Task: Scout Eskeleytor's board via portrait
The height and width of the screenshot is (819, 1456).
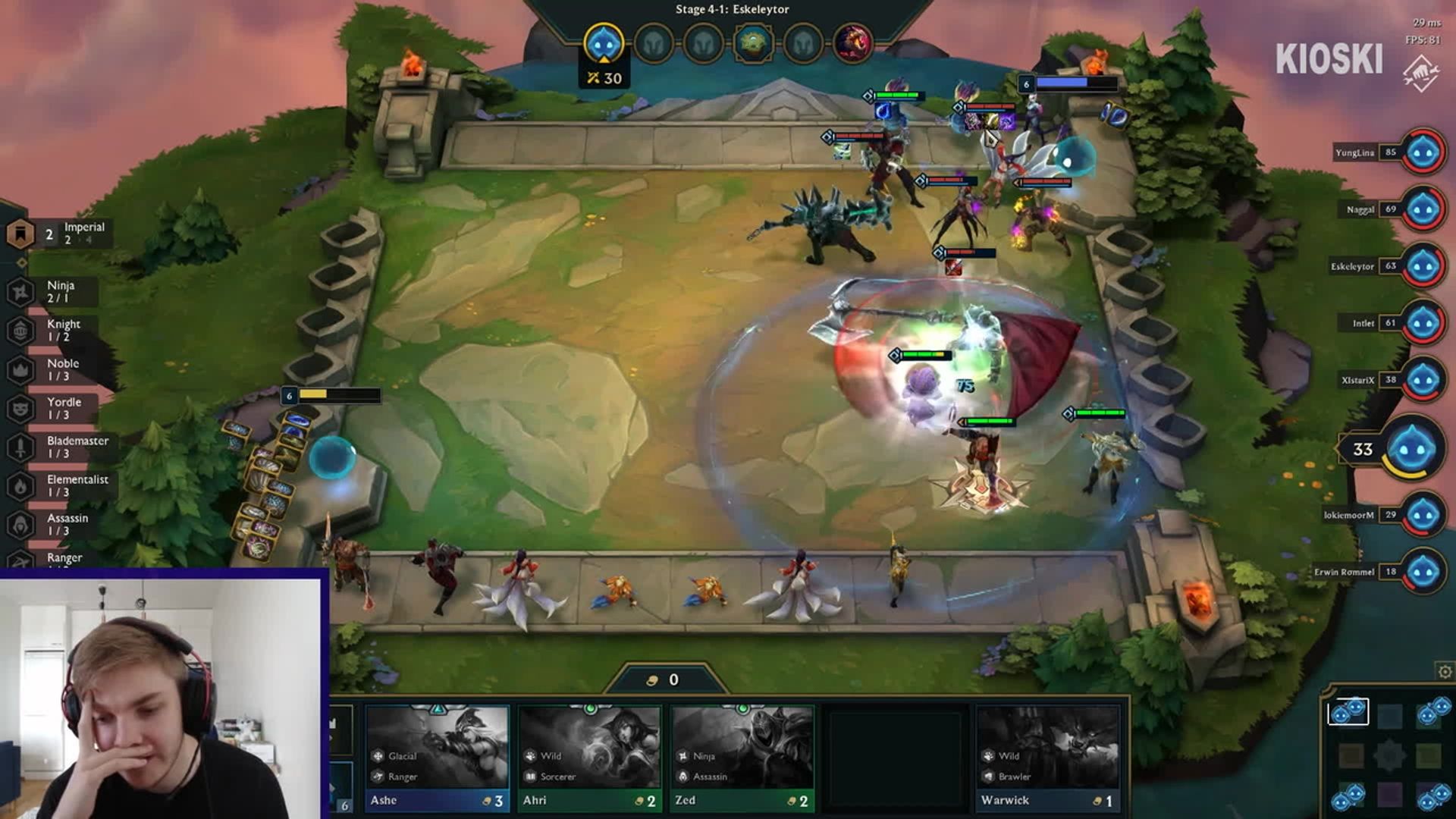Action: 1423,266
